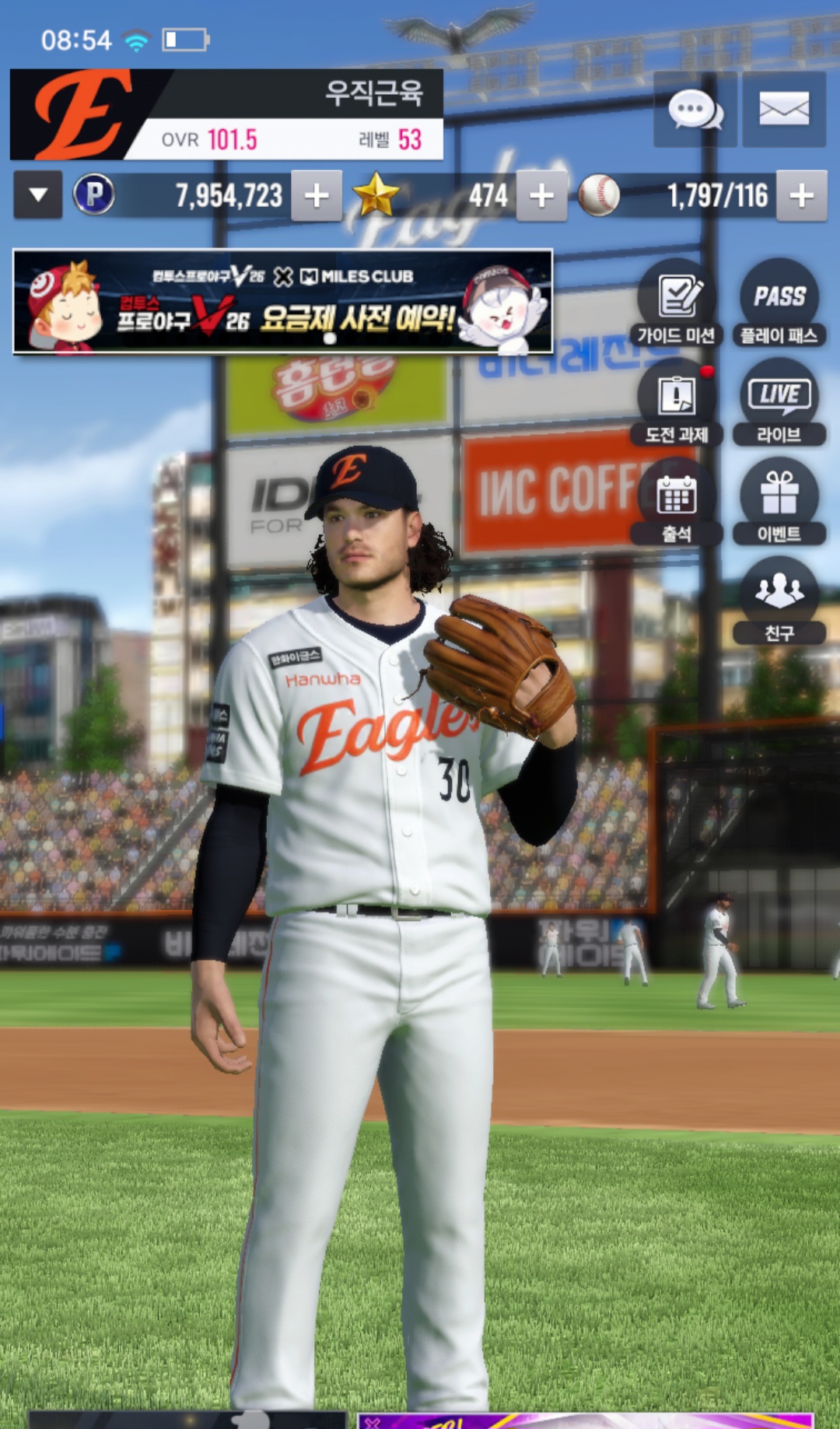Open the 우직근육 team profile panel

226,114
